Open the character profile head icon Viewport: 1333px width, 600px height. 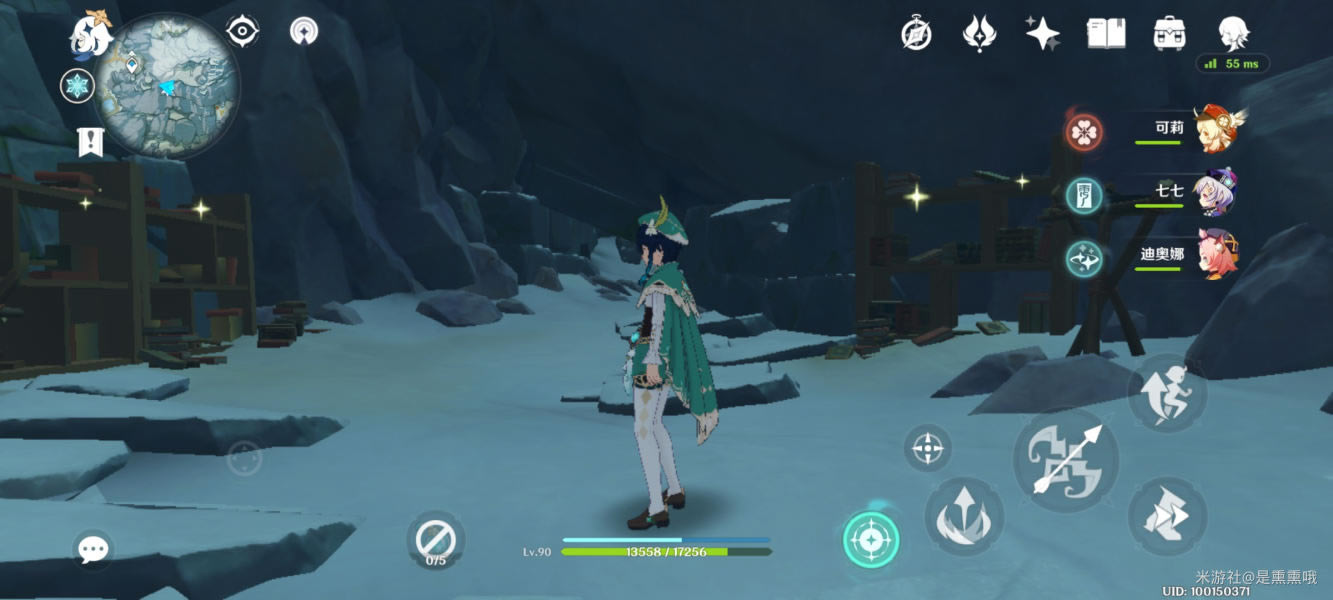[x=1234, y=34]
